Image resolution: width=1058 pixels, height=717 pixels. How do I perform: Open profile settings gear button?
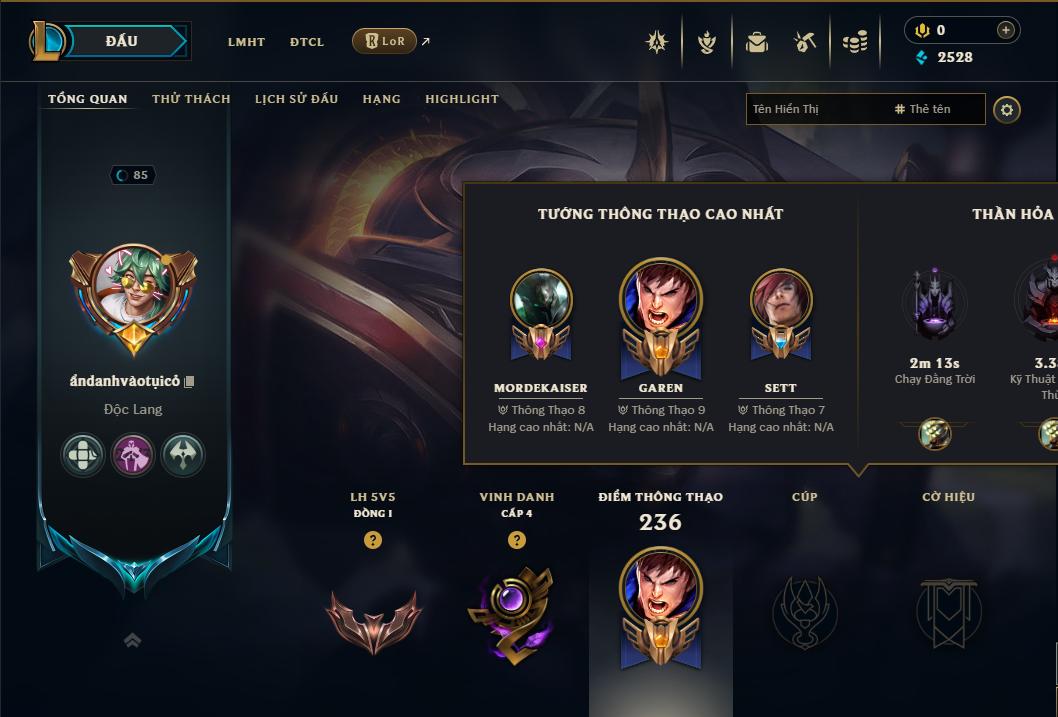pos(1007,109)
